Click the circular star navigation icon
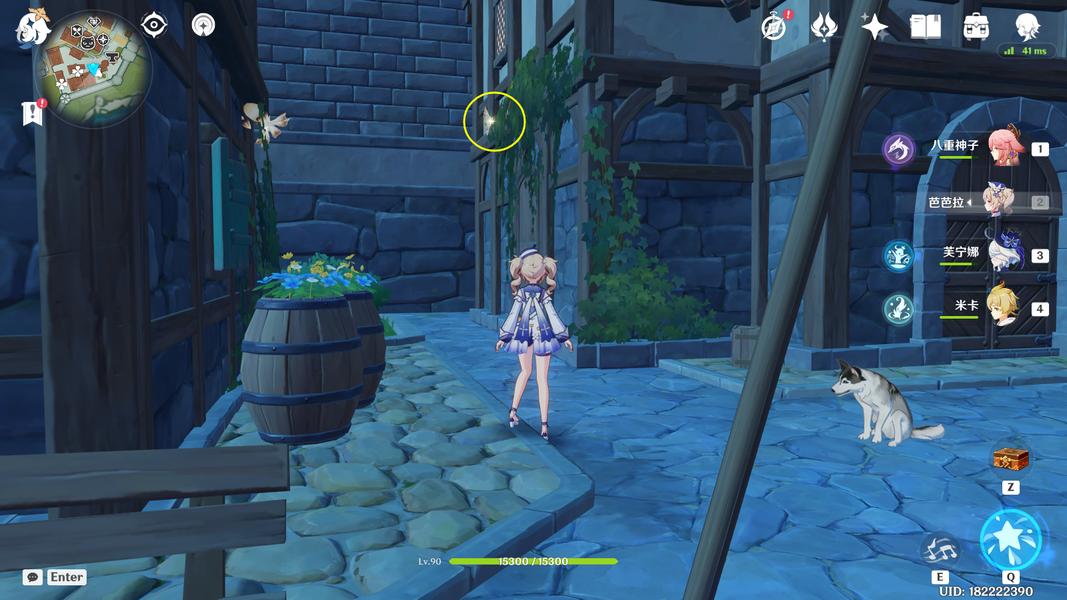This screenshot has height=600, width=1067. tap(203, 25)
